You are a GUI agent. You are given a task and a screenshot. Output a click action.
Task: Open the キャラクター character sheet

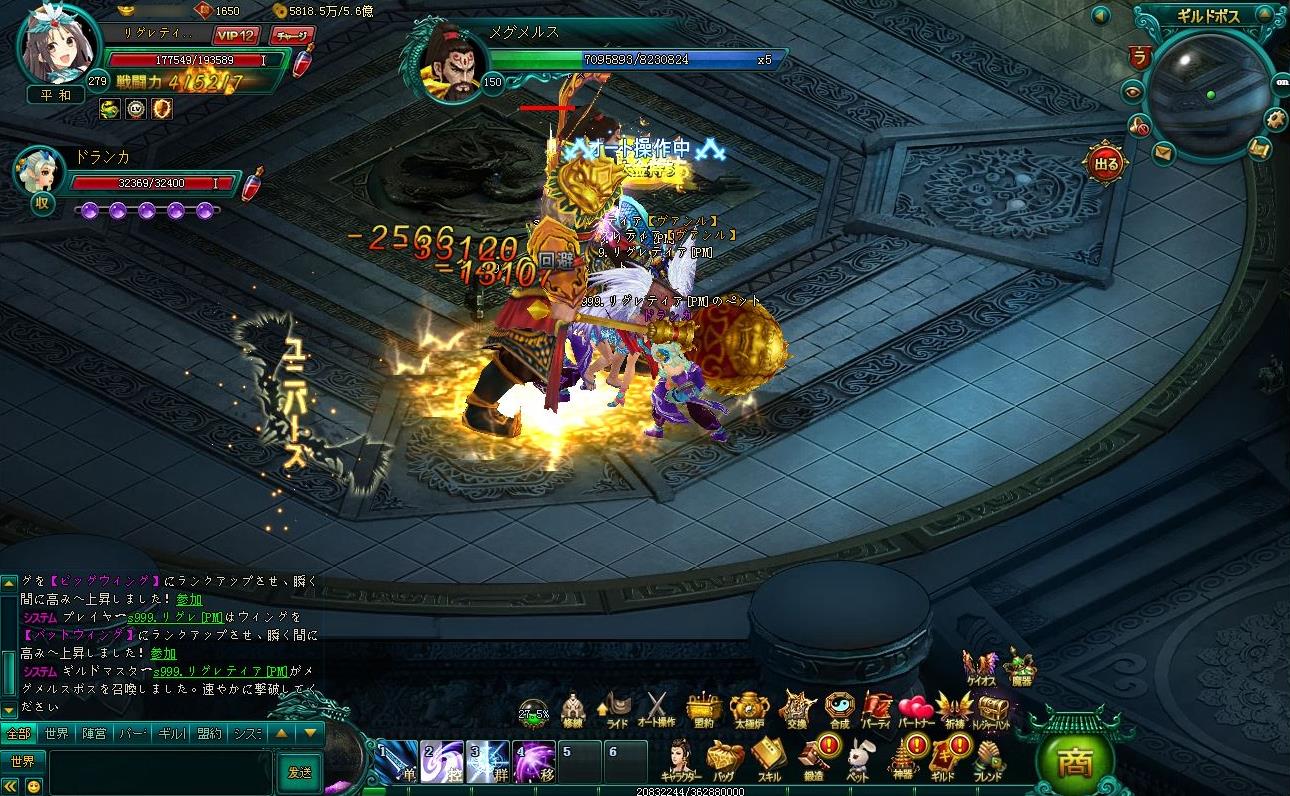(680, 758)
